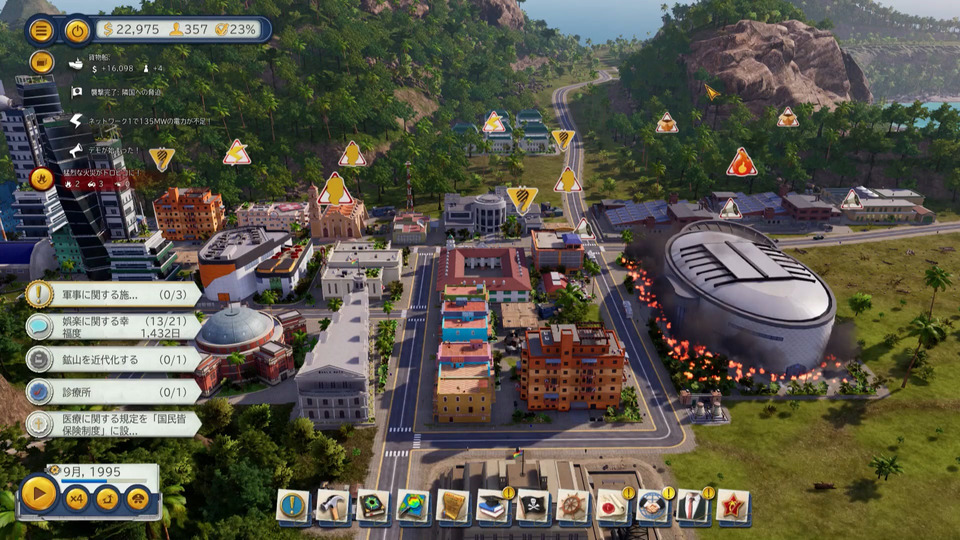Click the yellow play button
Screen dimensions: 960x540
[x=39, y=494]
